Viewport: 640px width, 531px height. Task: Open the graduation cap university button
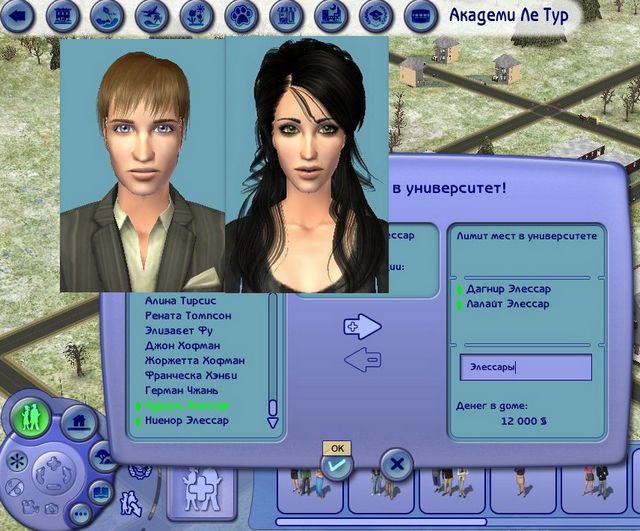[375, 15]
